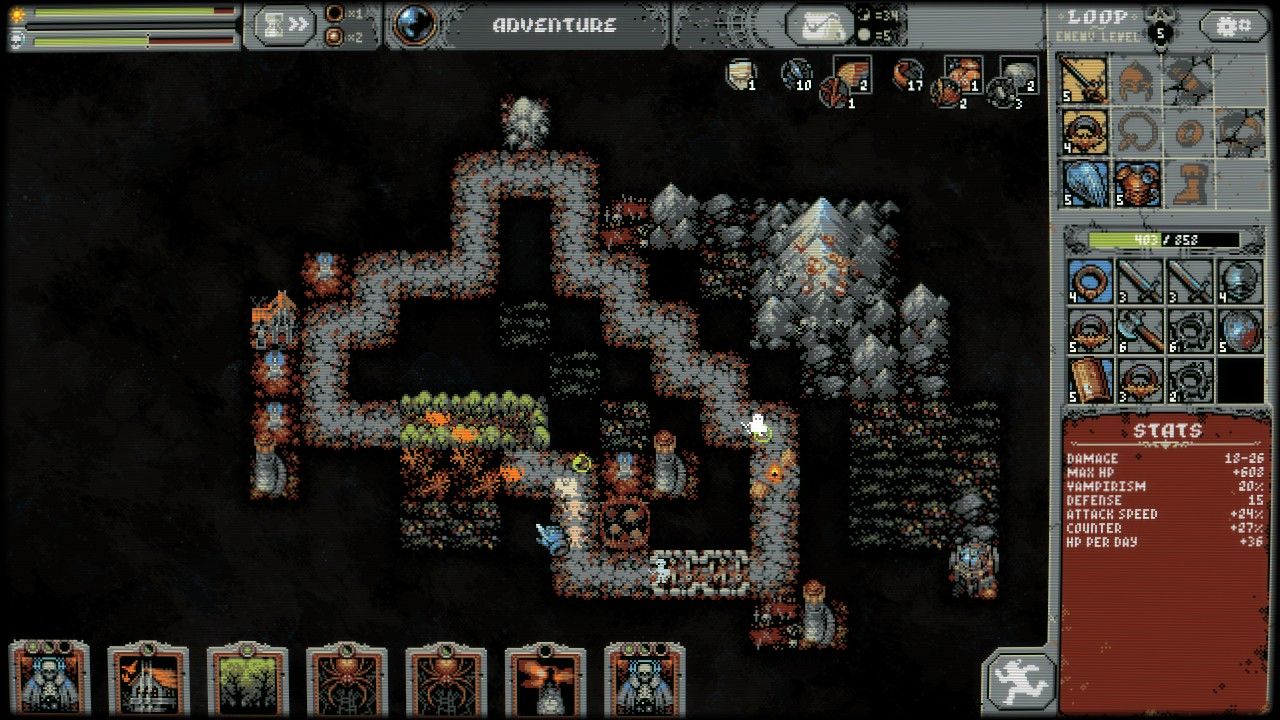Click the running man retreat button

click(1019, 683)
